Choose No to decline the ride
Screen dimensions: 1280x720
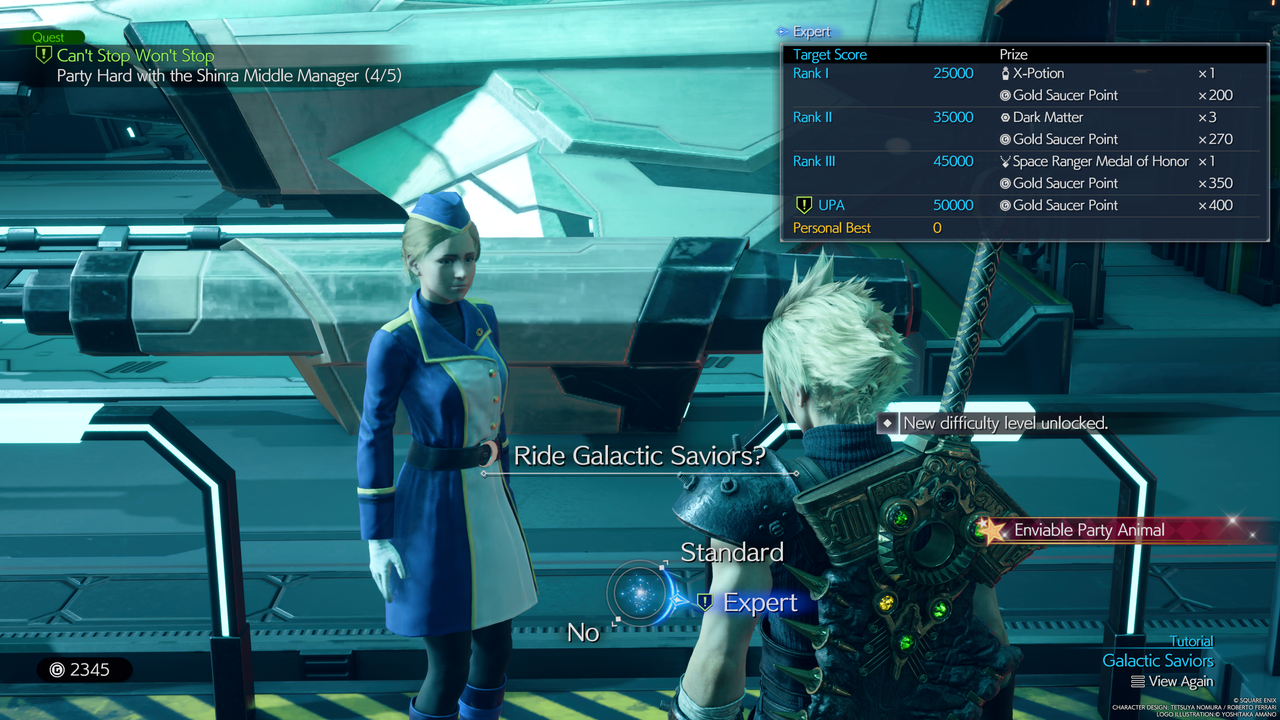583,632
